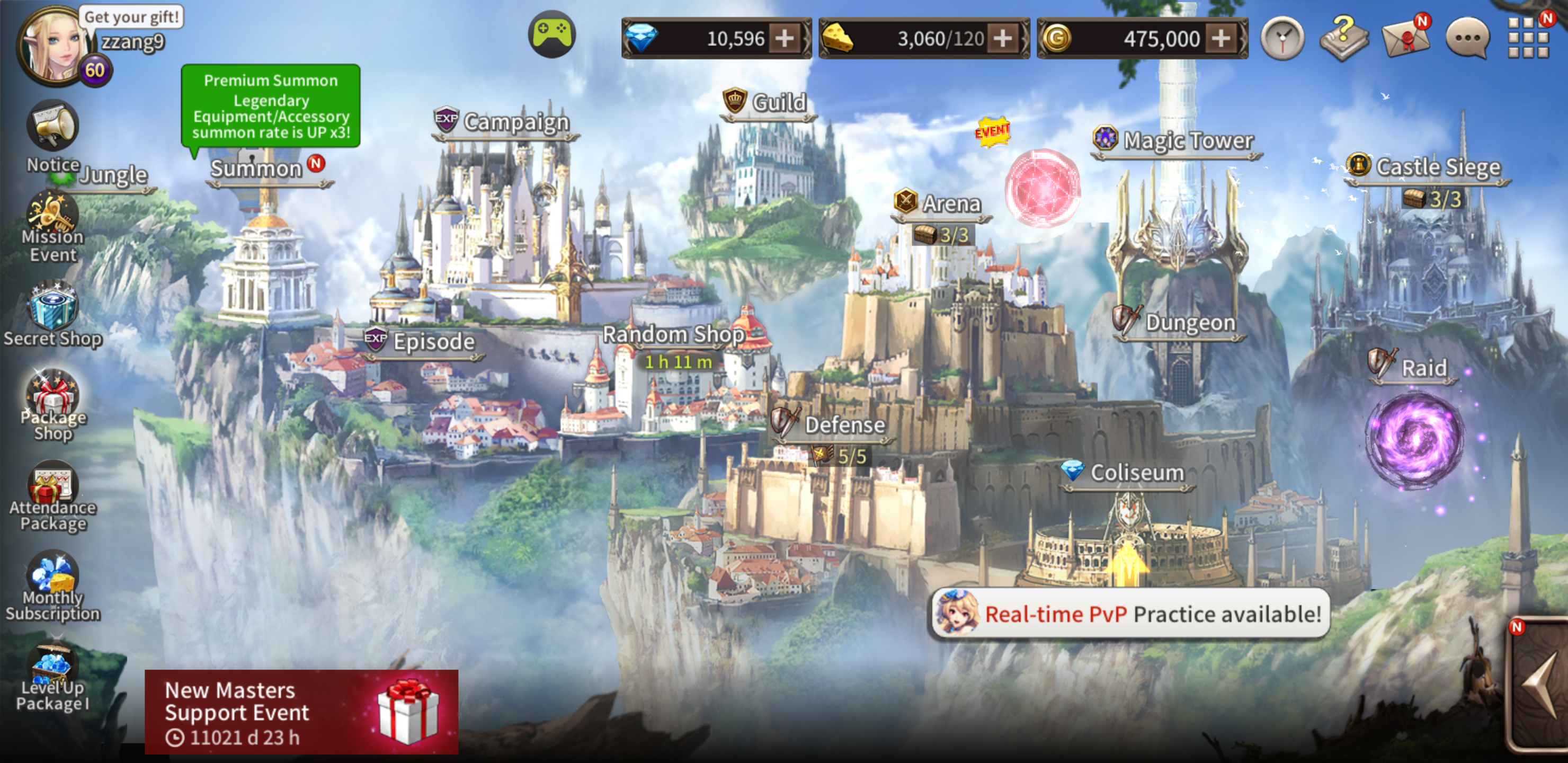Claim the New Masters Support Event
Screen dimensions: 1568x763
click(x=301, y=712)
